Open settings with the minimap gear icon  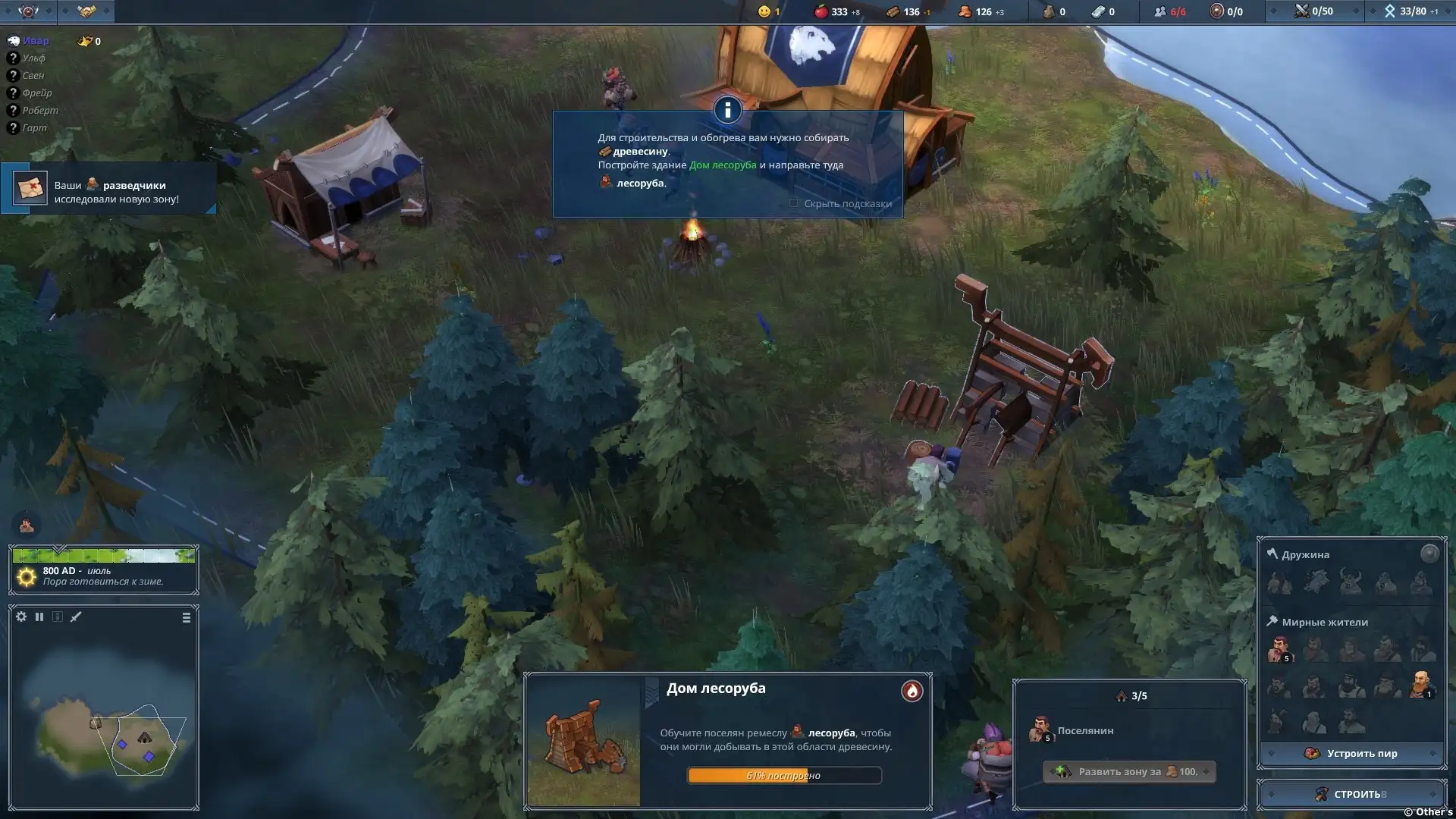[21, 617]
